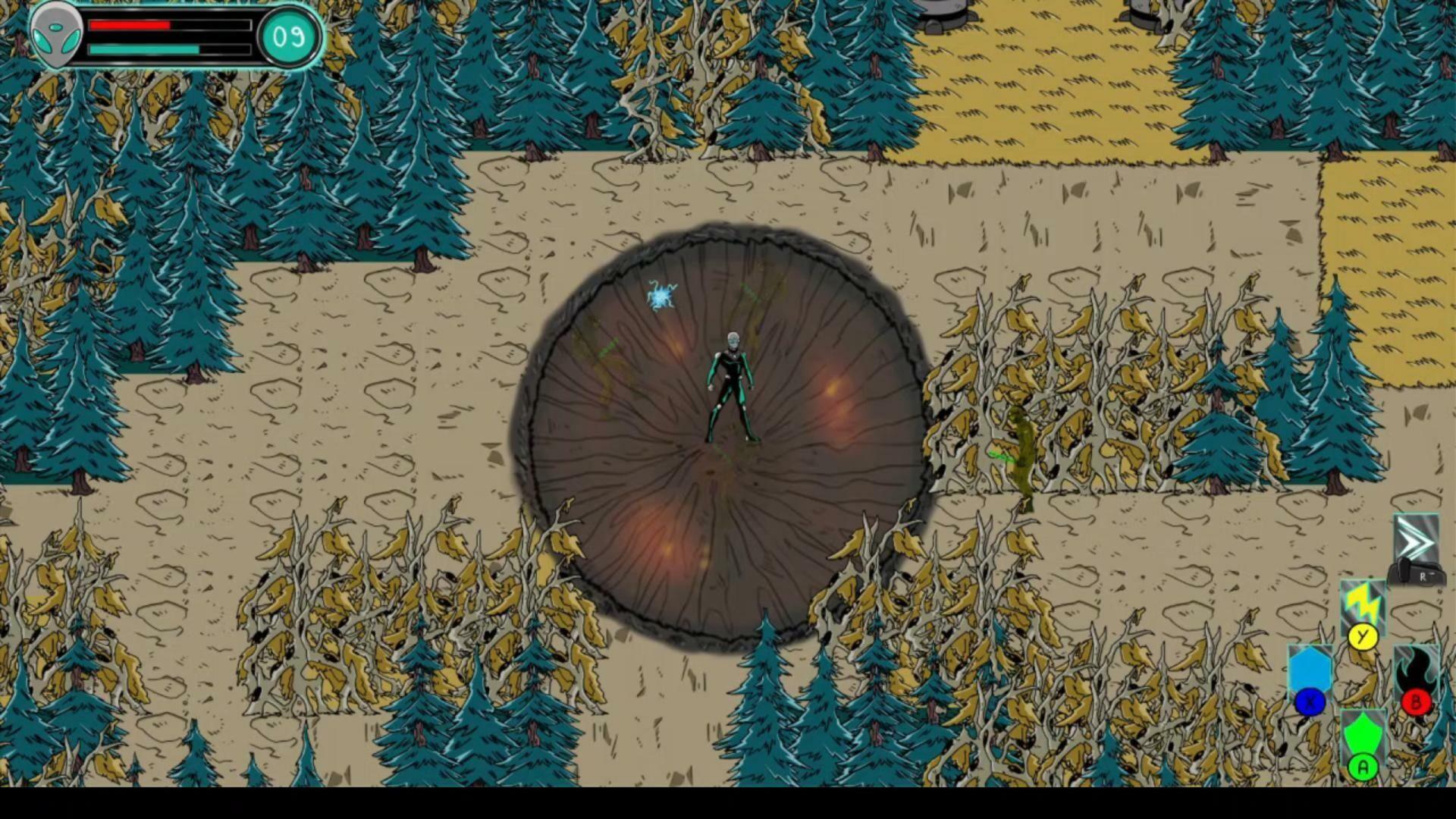Toggle the X ability button badge
Screen dimensions: 1456x819
1310,701
